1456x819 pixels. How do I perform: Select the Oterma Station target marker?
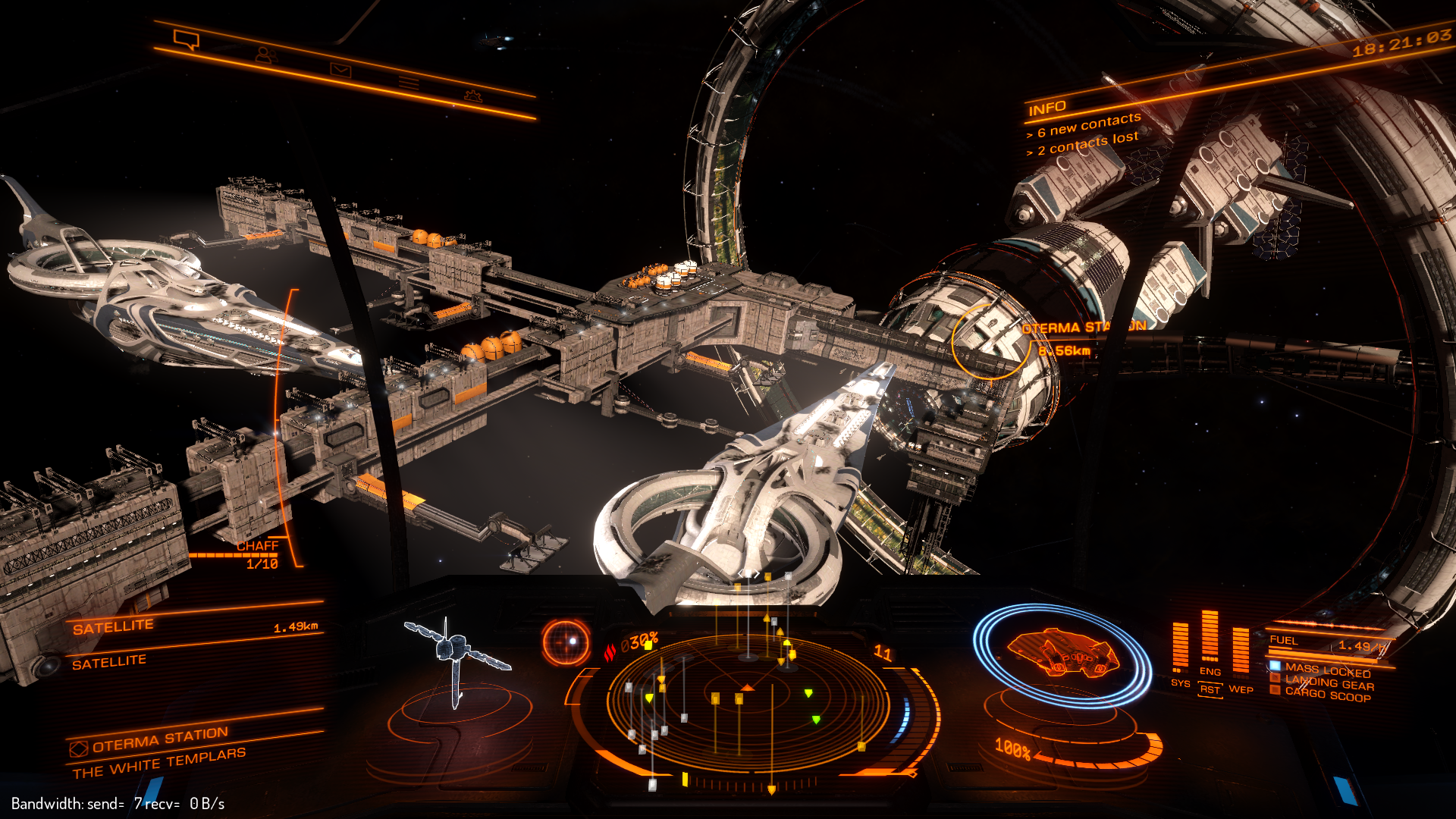click(x=989, y=341)
